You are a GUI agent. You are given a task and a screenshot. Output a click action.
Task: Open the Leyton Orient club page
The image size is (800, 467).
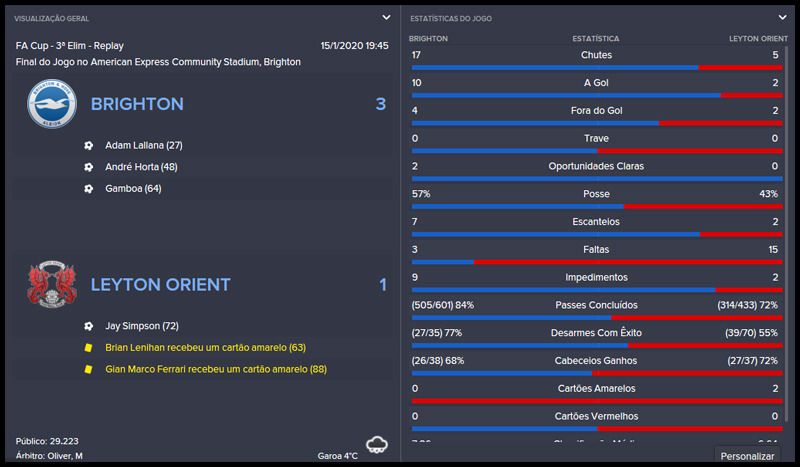click(x=161, y=285)
